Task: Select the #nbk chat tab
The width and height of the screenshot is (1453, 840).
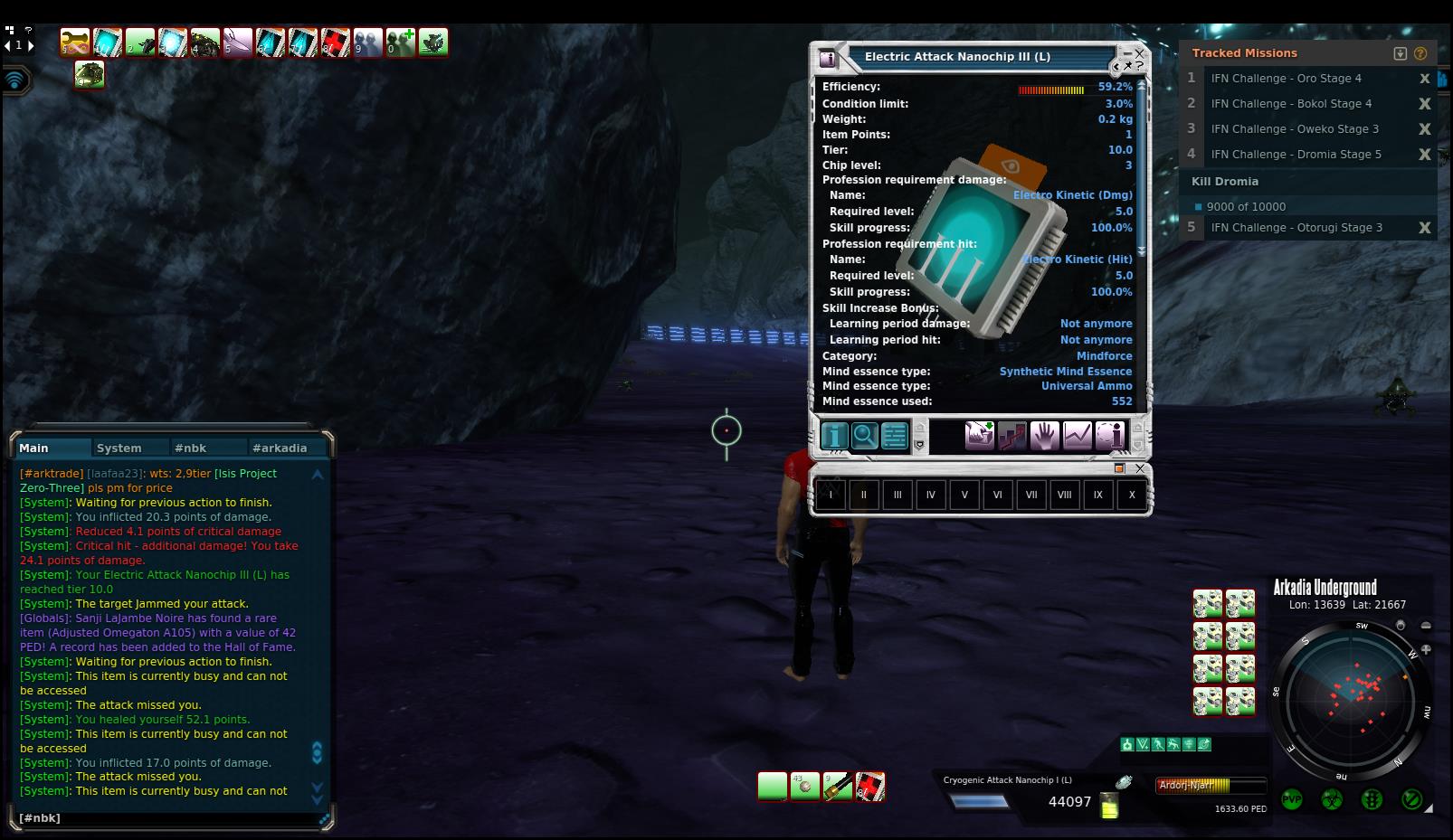Action: coord(191,448)
